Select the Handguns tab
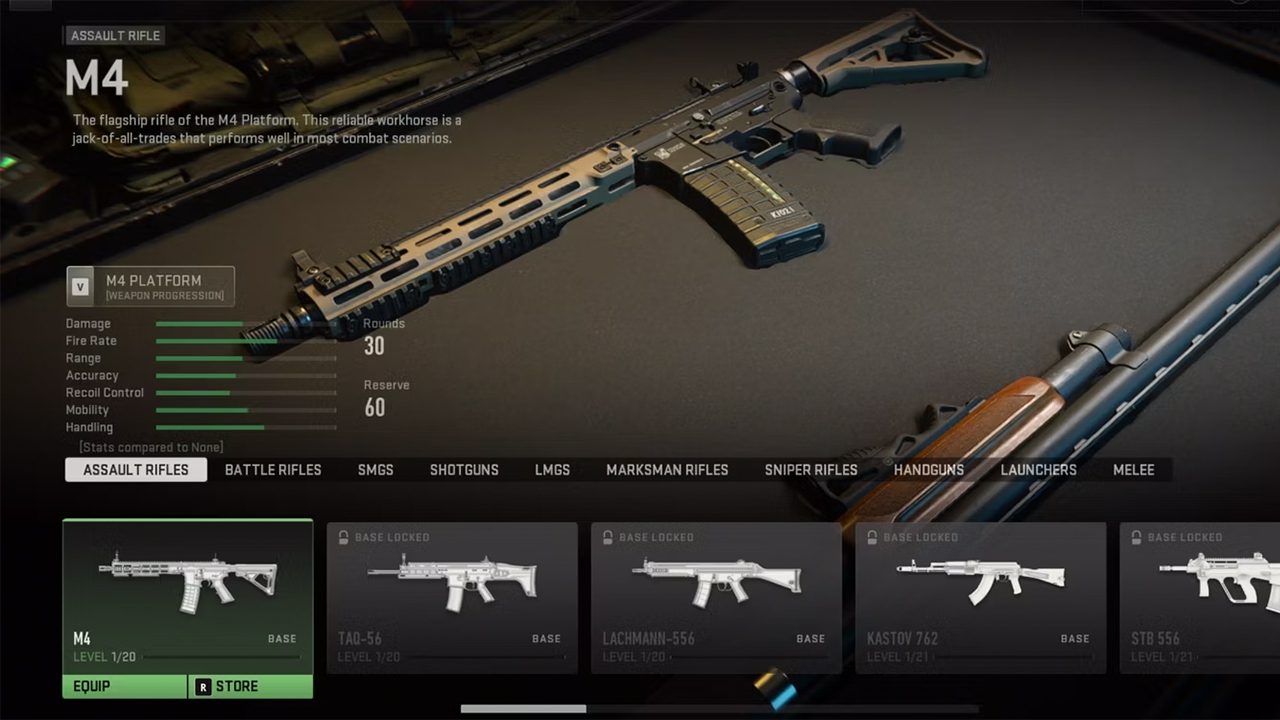1280x720 pixels. (x=929, y=470)
